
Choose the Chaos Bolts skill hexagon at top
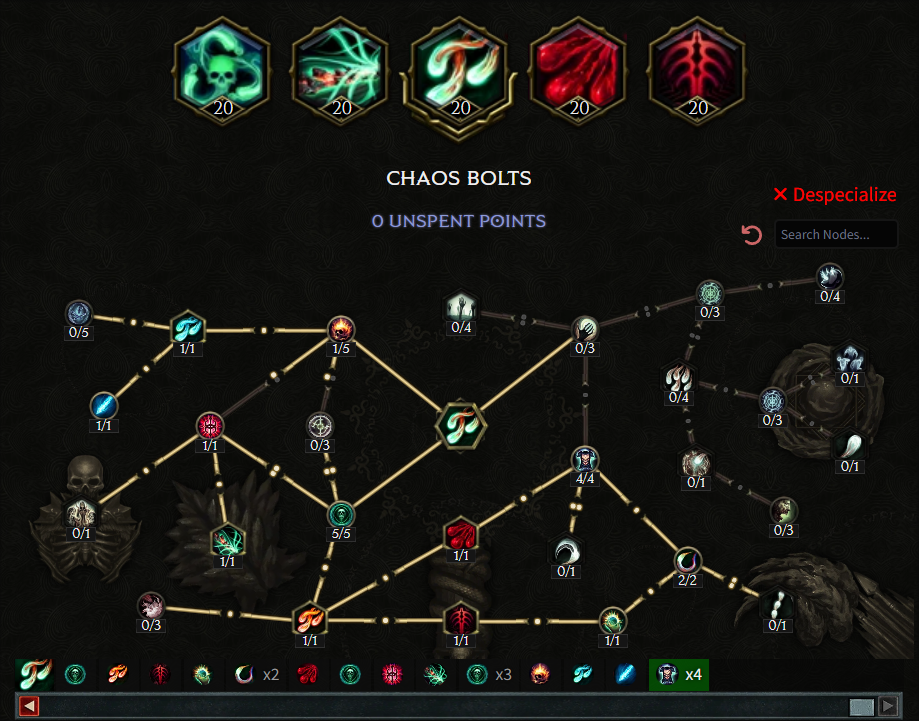461,66
